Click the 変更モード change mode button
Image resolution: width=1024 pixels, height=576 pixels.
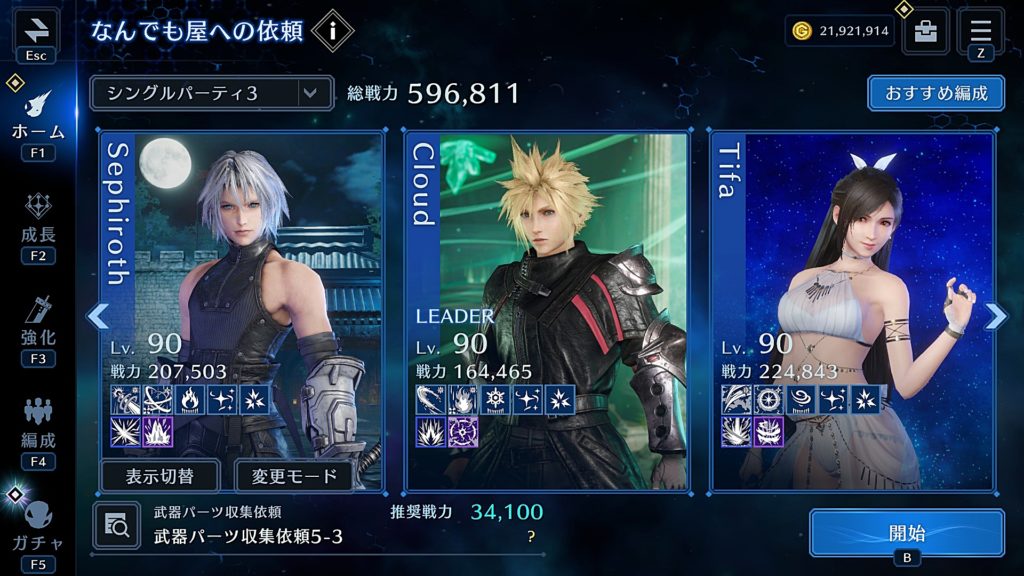click(x=294, y=475)
